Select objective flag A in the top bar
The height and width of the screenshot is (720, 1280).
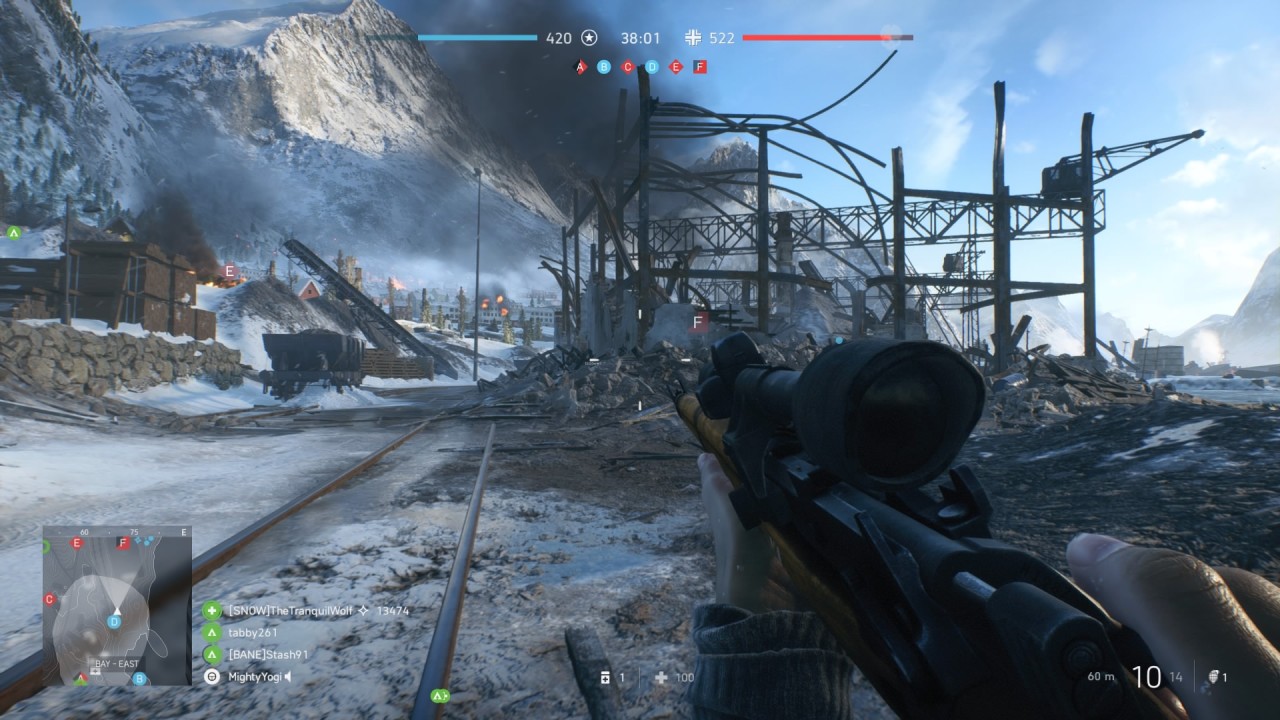coord(579,67)
